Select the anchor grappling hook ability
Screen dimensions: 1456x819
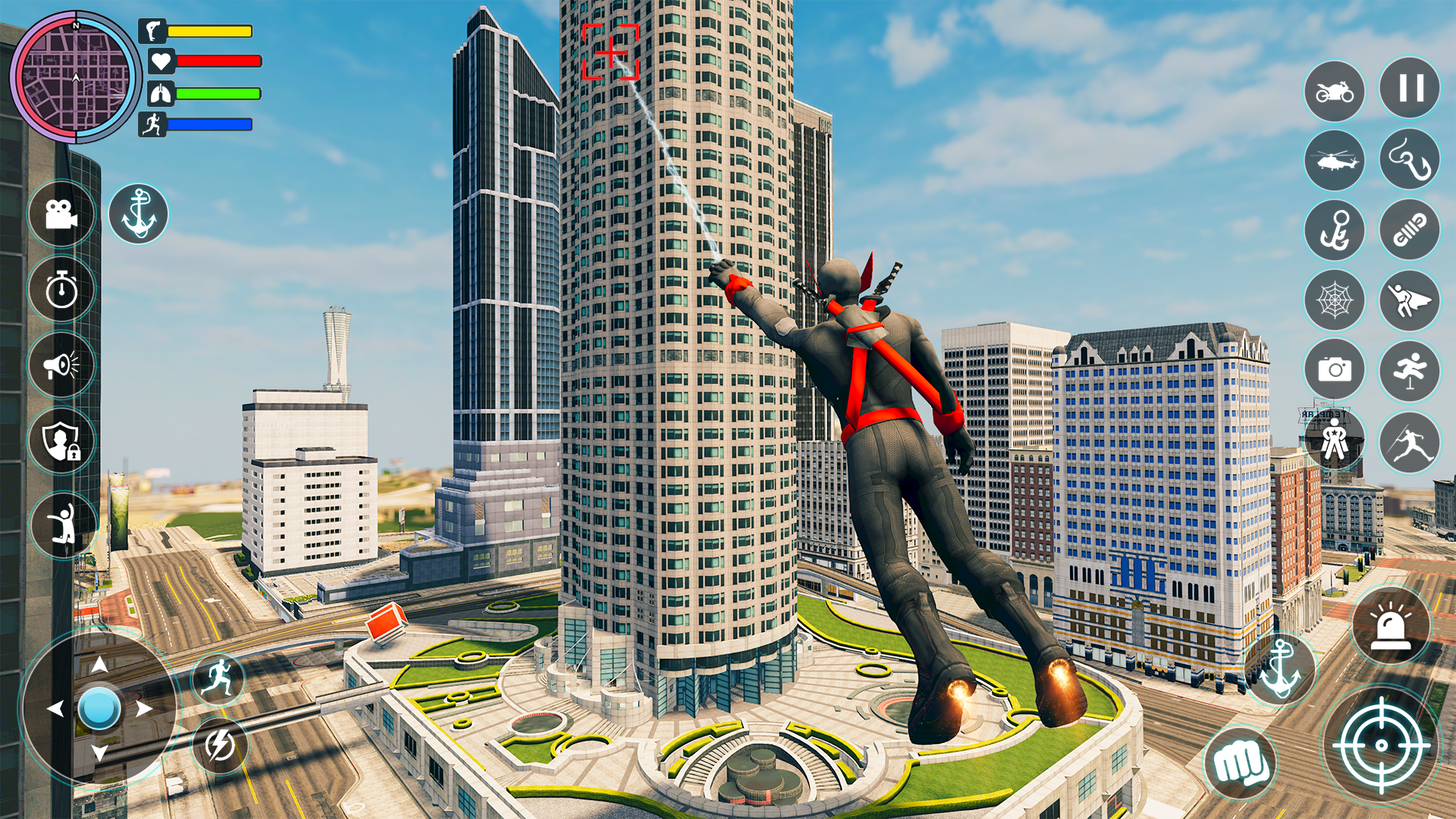(x=1335, y=231)
